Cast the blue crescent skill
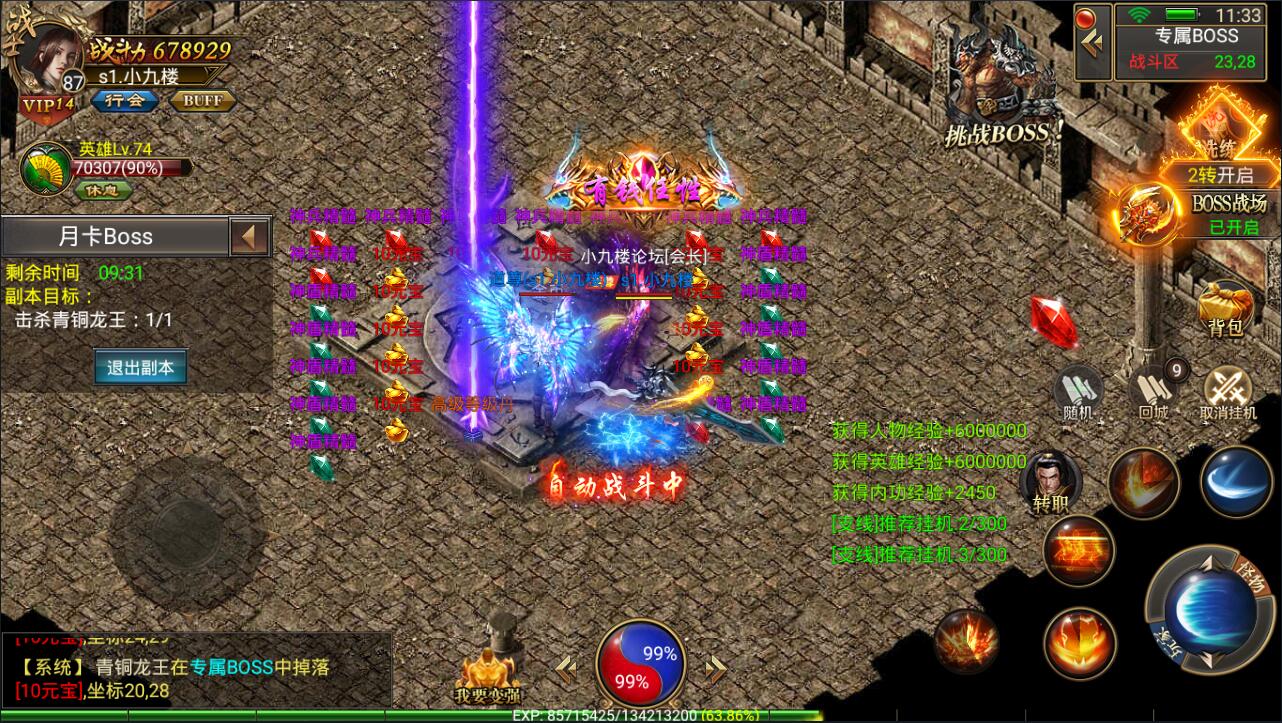1282x723 pixels. click(x=1238, y=482)
